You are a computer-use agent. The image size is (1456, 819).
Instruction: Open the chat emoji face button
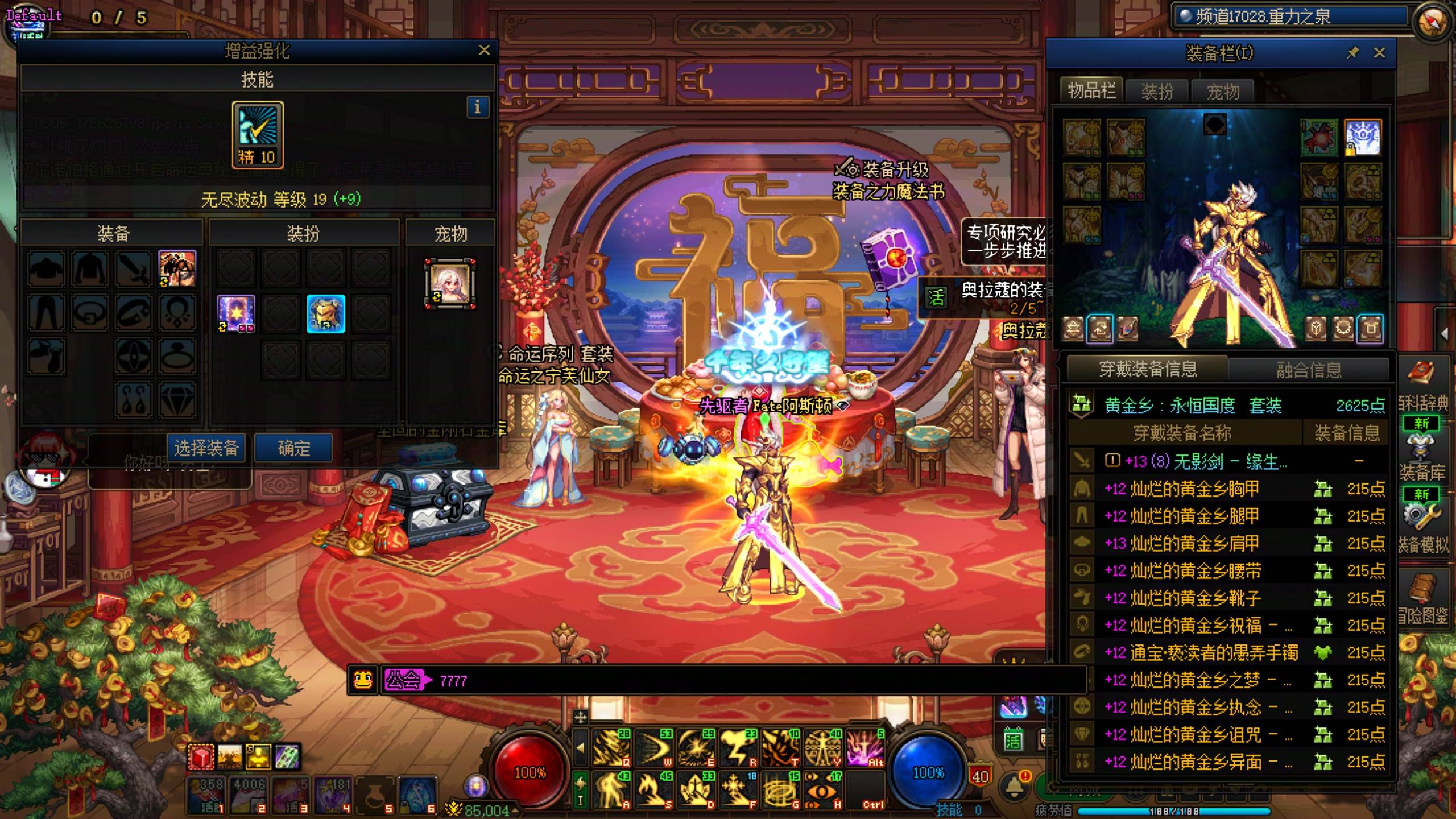[x=363, y=680]
